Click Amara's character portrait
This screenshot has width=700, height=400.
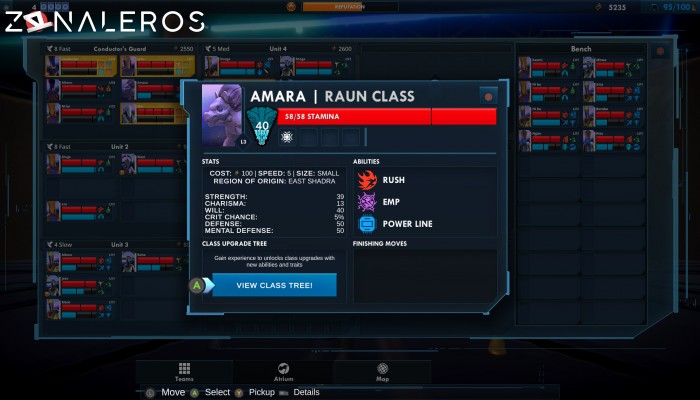coord(224,113)
